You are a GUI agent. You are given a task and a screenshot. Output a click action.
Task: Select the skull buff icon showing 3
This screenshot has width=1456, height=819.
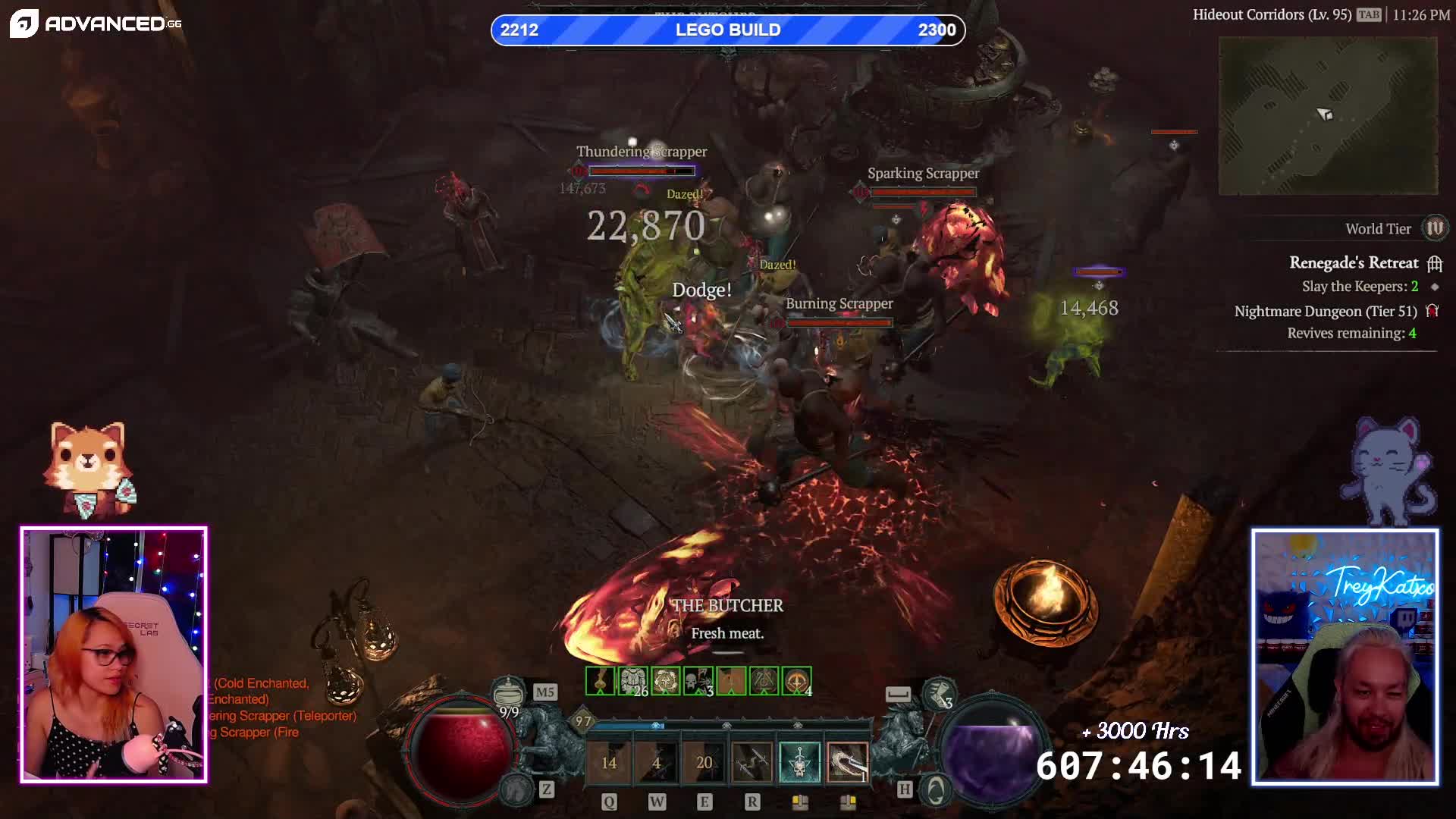click(698, 681)
